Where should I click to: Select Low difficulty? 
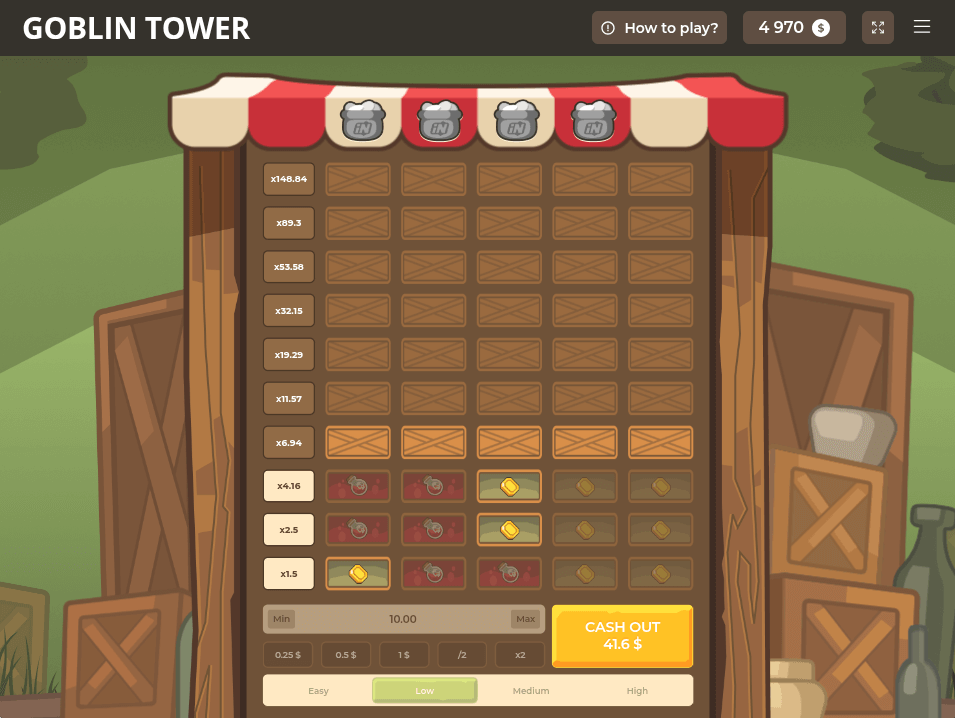(425, 691)
